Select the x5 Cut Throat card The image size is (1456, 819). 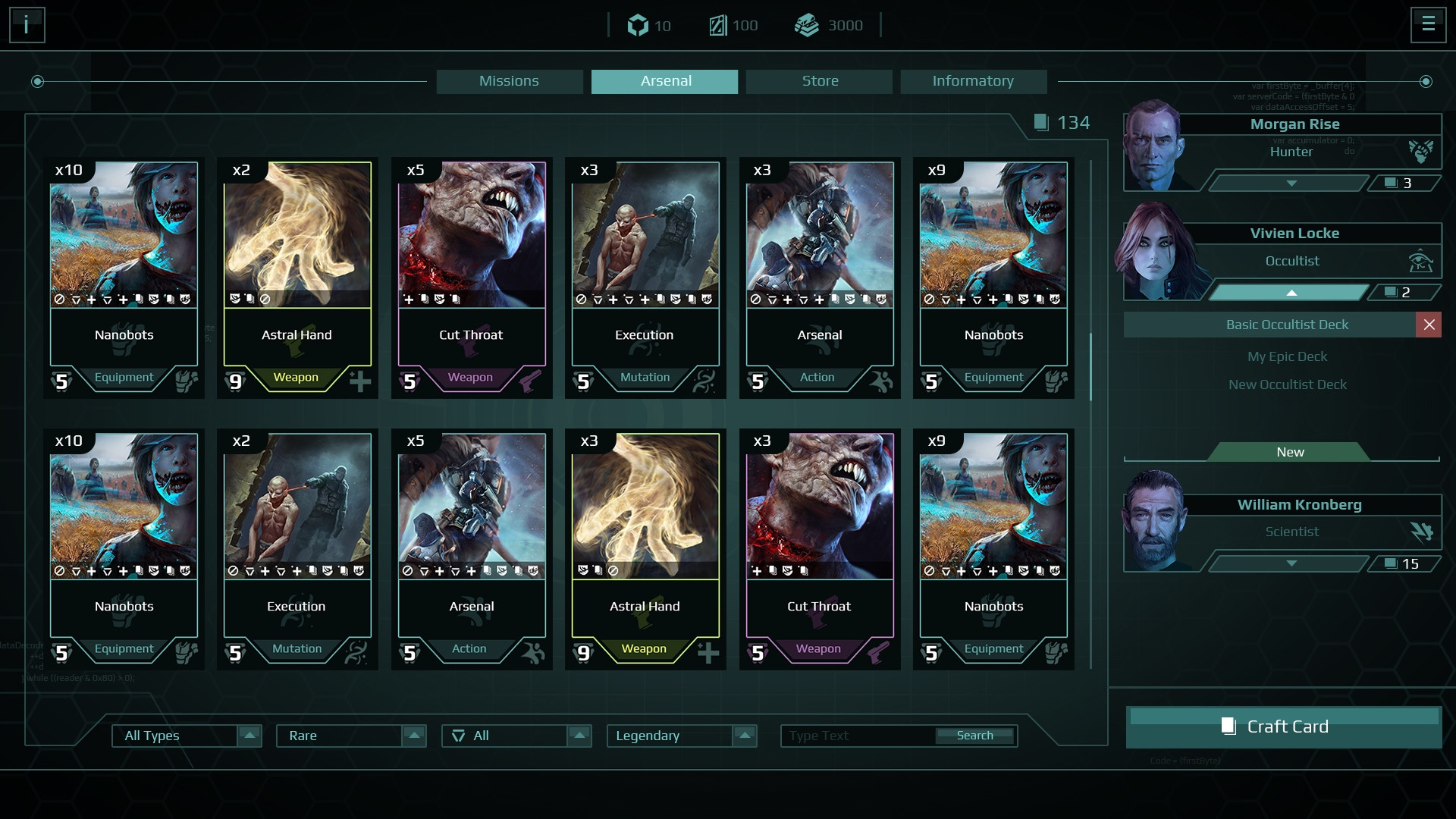[x=472, y=278]
